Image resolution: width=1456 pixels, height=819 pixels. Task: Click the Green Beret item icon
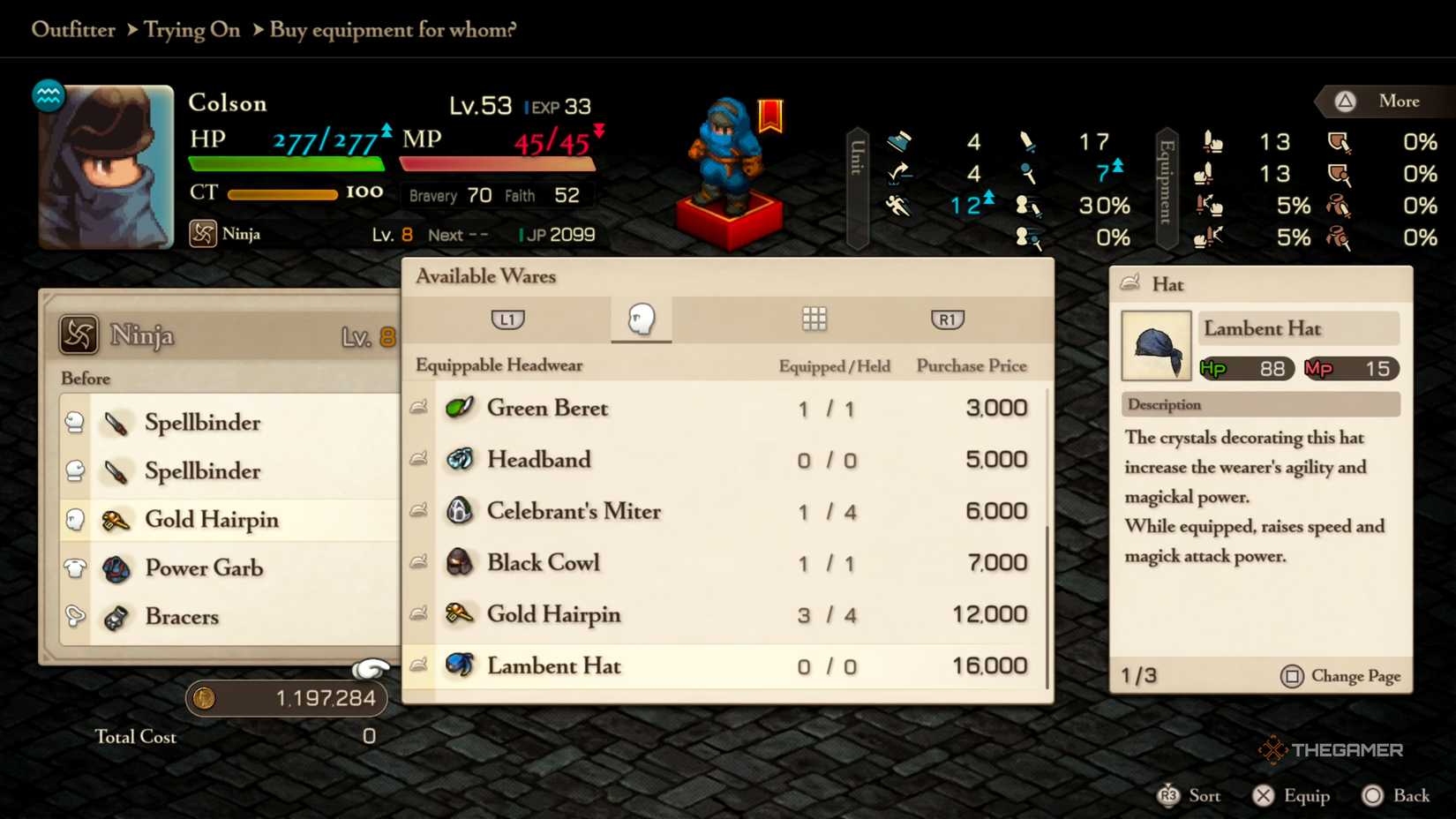pyautogui.click(x=461, y=408)
